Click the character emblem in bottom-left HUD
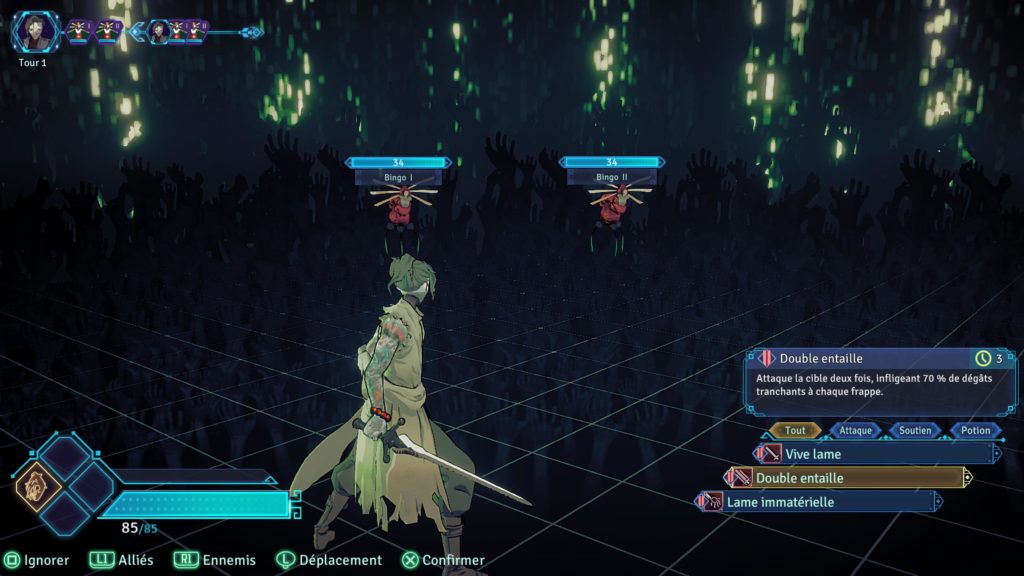1024x576 pixels. coord(38,488)
